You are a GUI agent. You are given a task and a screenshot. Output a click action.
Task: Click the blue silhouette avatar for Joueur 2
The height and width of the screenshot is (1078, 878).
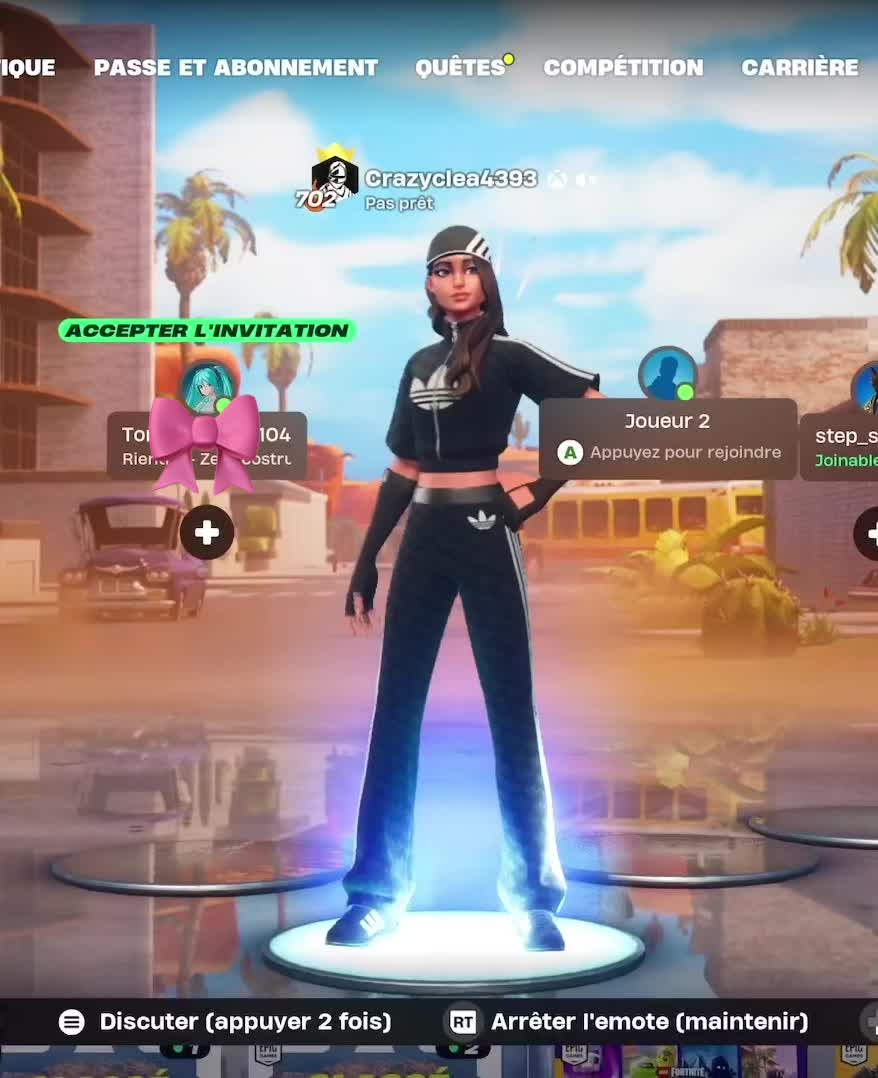[x=667, y=374]
